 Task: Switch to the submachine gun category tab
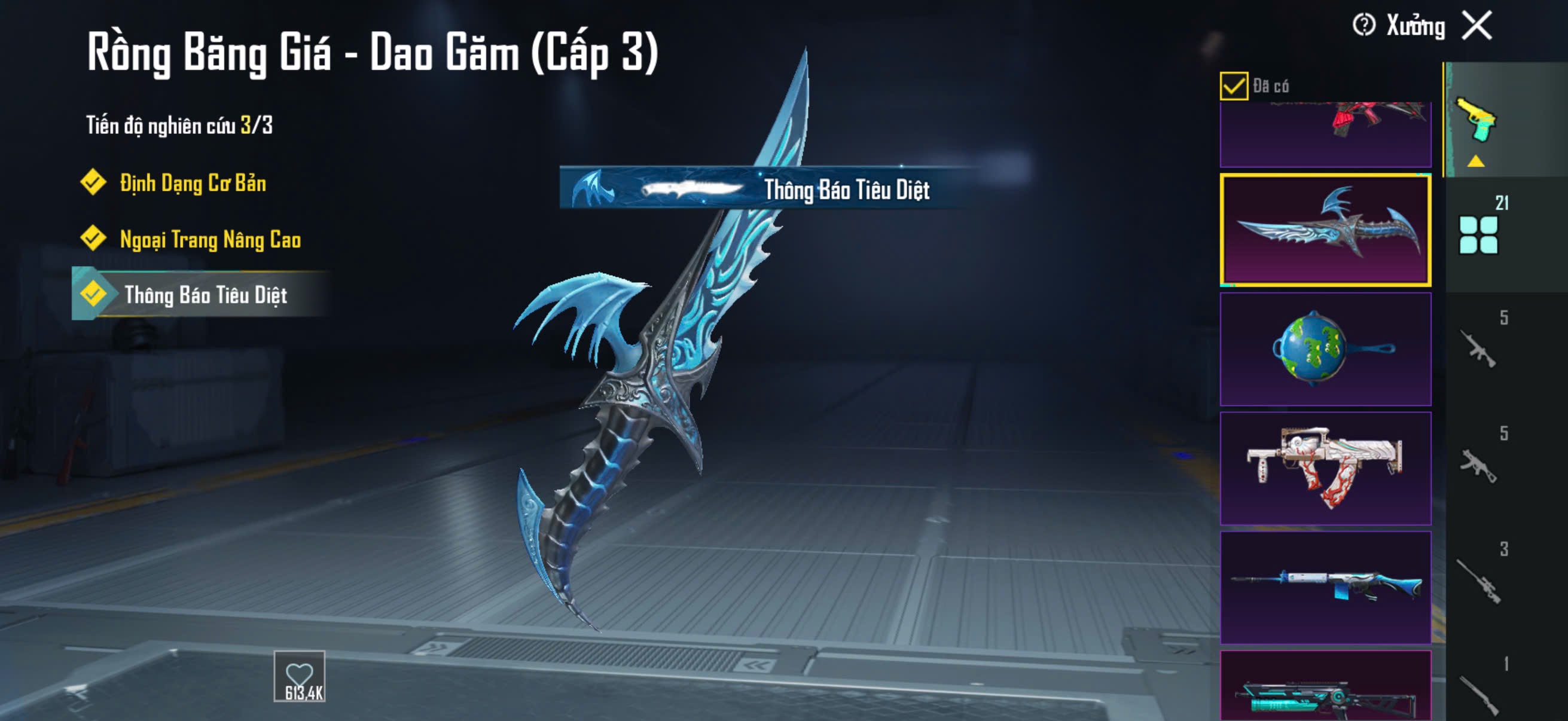pyautogui.click(x=1479, y=465)
